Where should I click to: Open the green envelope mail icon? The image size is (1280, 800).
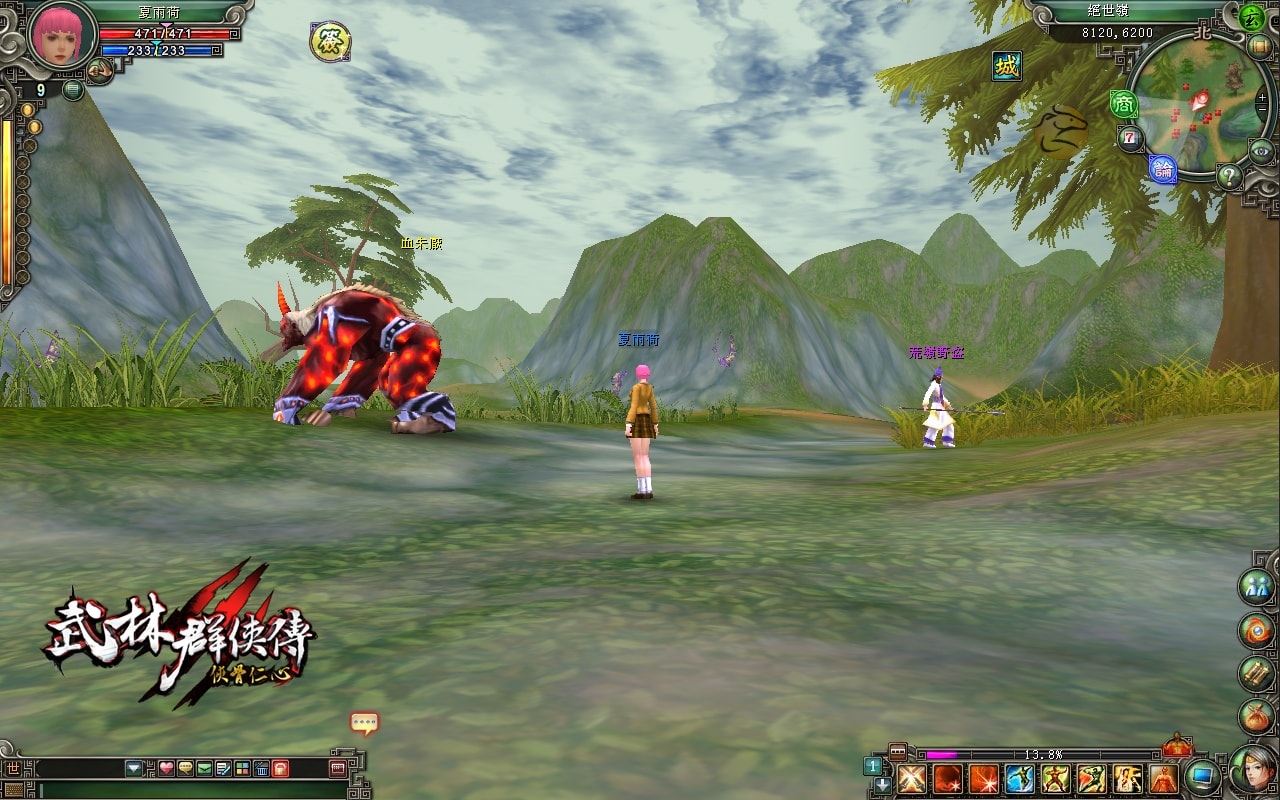pos(205,768)
